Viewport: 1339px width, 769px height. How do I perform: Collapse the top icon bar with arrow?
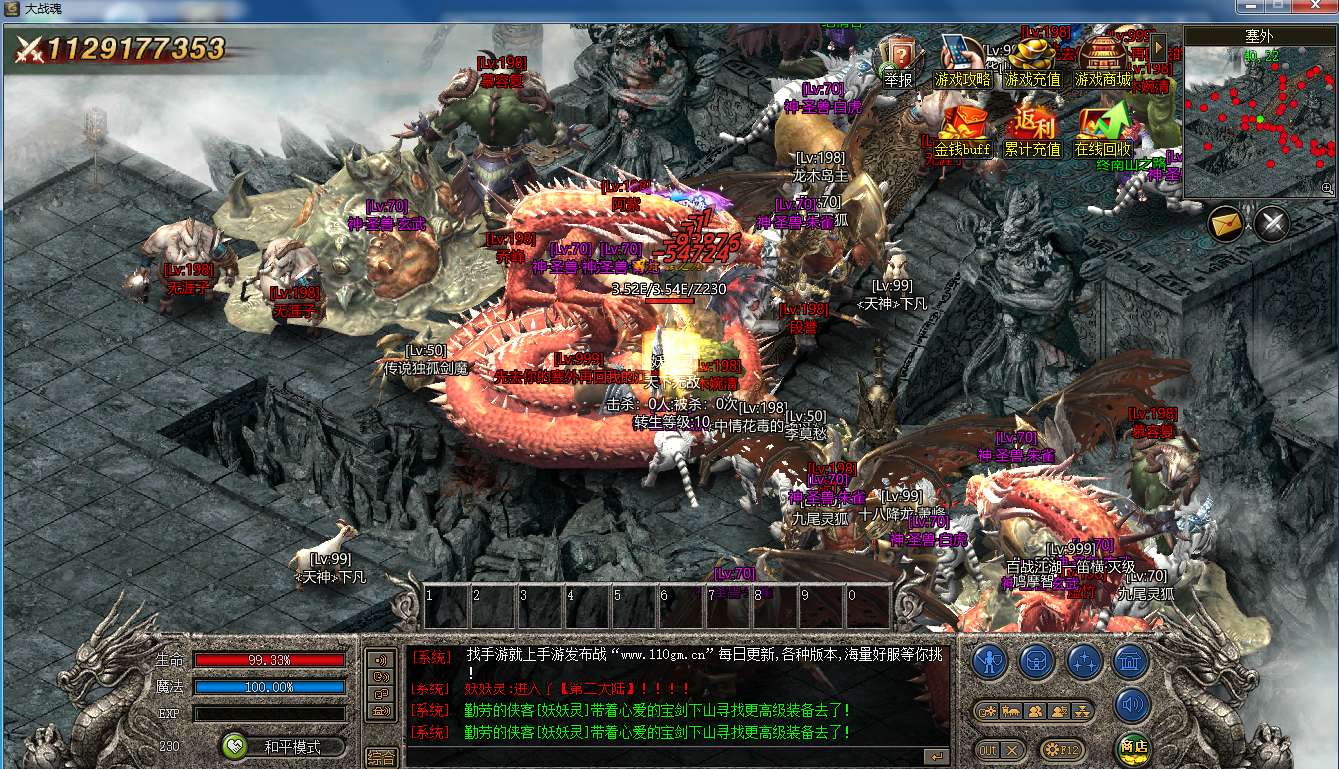(1159, 46)
